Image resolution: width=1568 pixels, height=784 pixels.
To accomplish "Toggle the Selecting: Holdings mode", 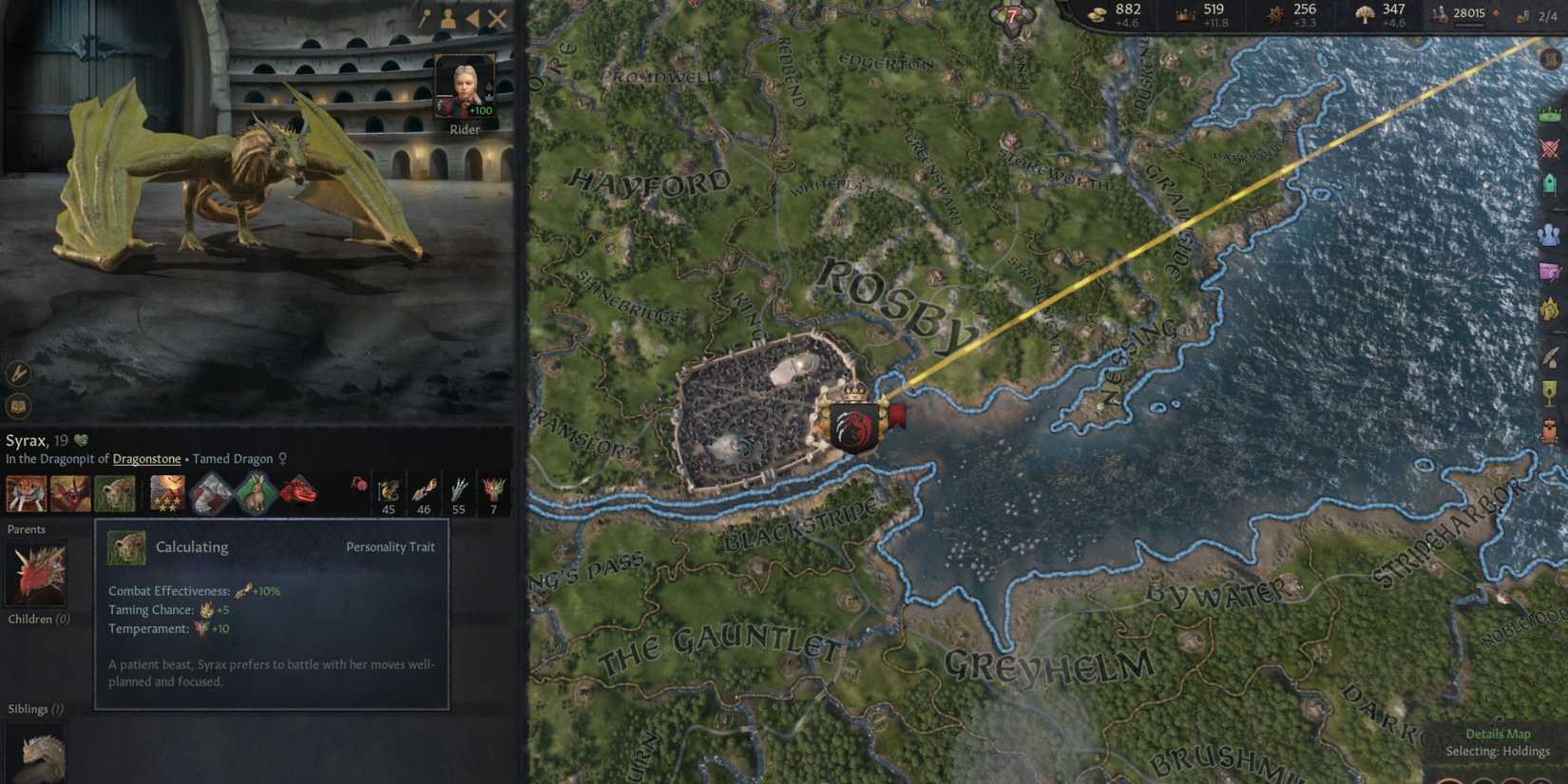I will tap(1499, 750).
